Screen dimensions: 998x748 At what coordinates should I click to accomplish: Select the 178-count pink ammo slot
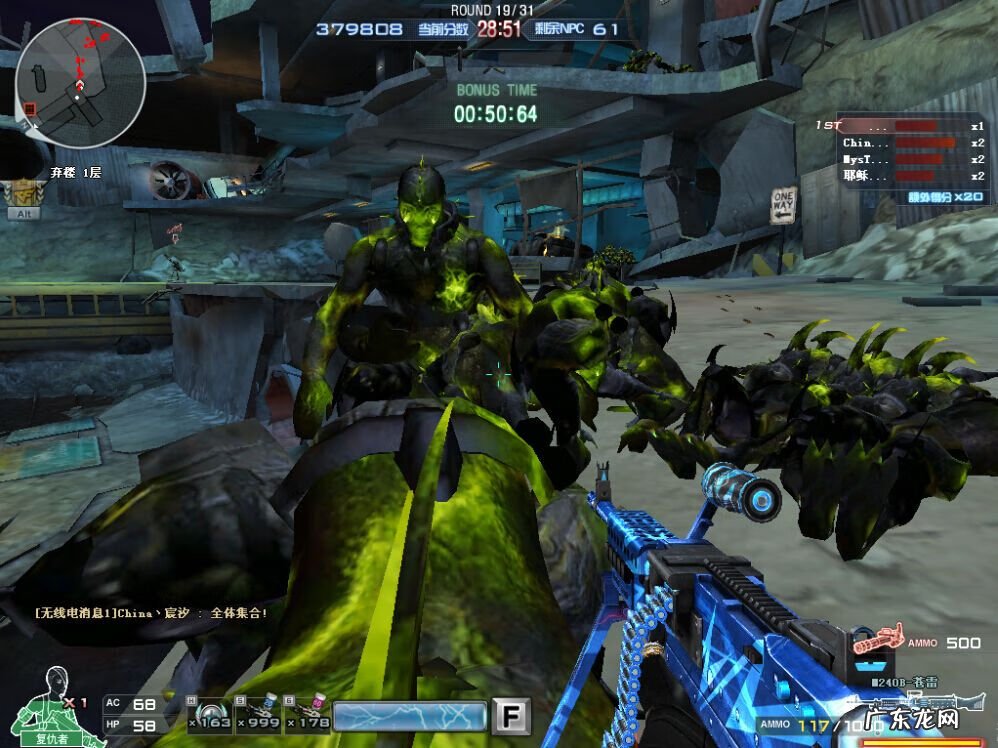[306, 713]
